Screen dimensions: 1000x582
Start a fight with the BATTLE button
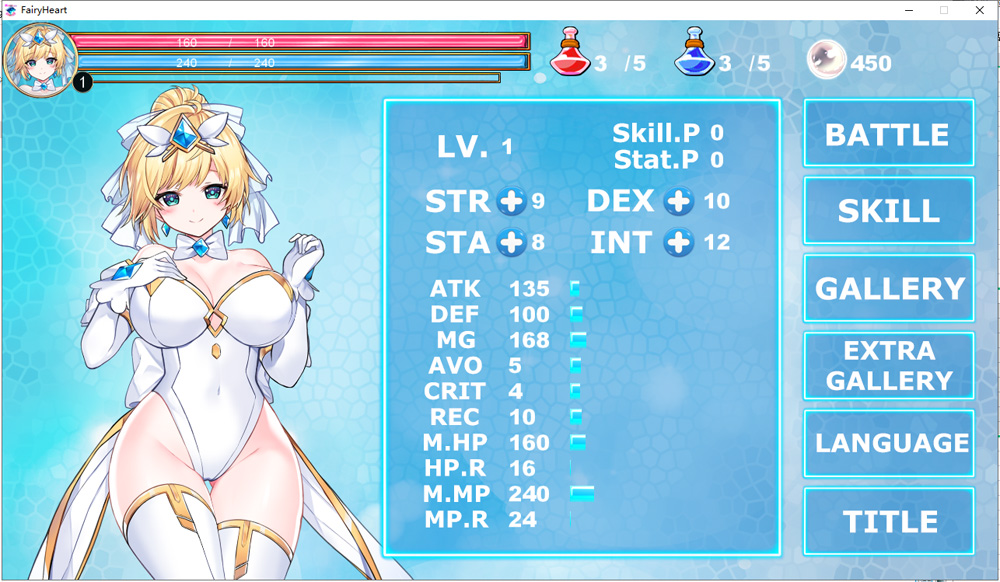tap(888, 134)
